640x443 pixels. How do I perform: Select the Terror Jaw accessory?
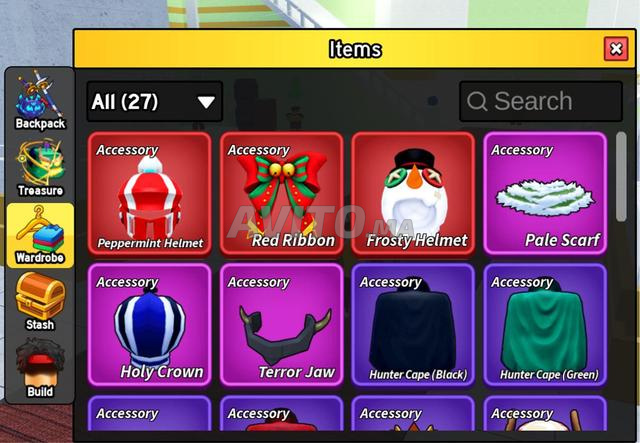pyautogui.click(x=281, y=325)
